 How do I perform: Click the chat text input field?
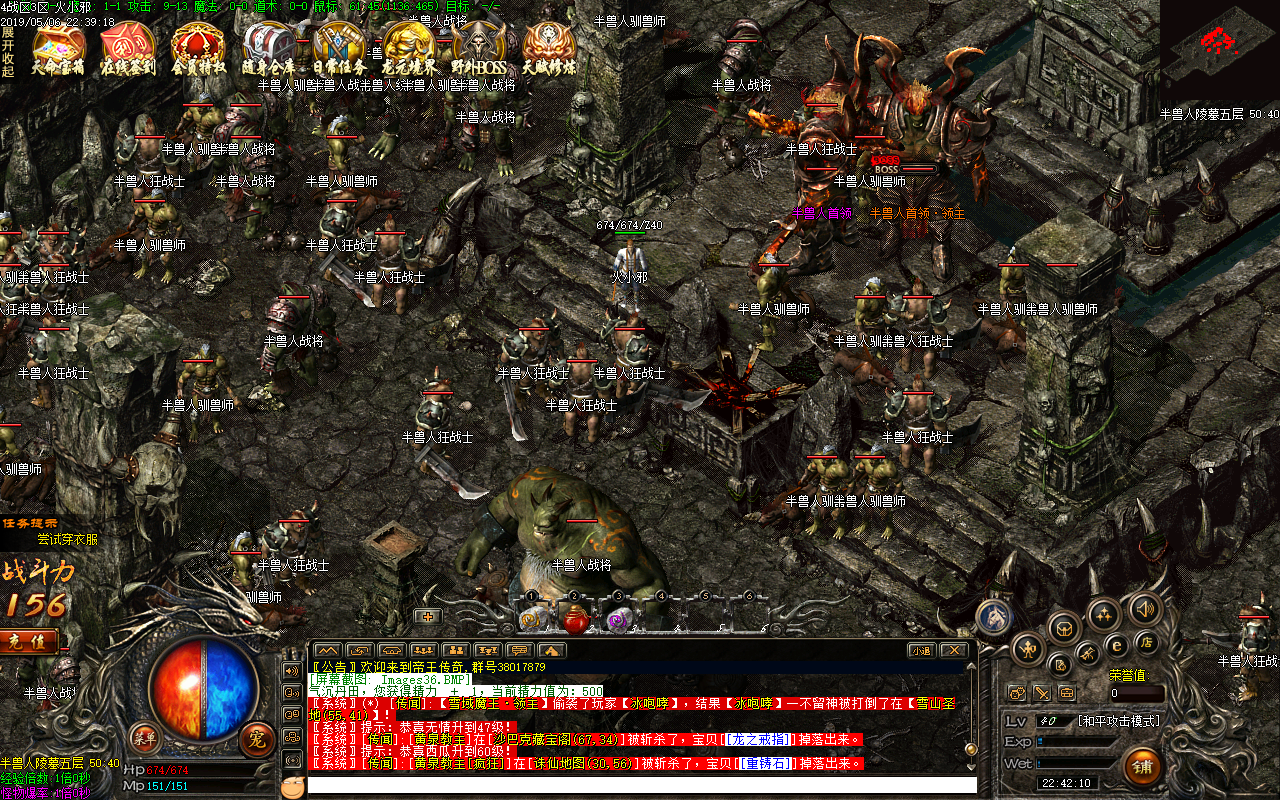click(x=640, y=785)
